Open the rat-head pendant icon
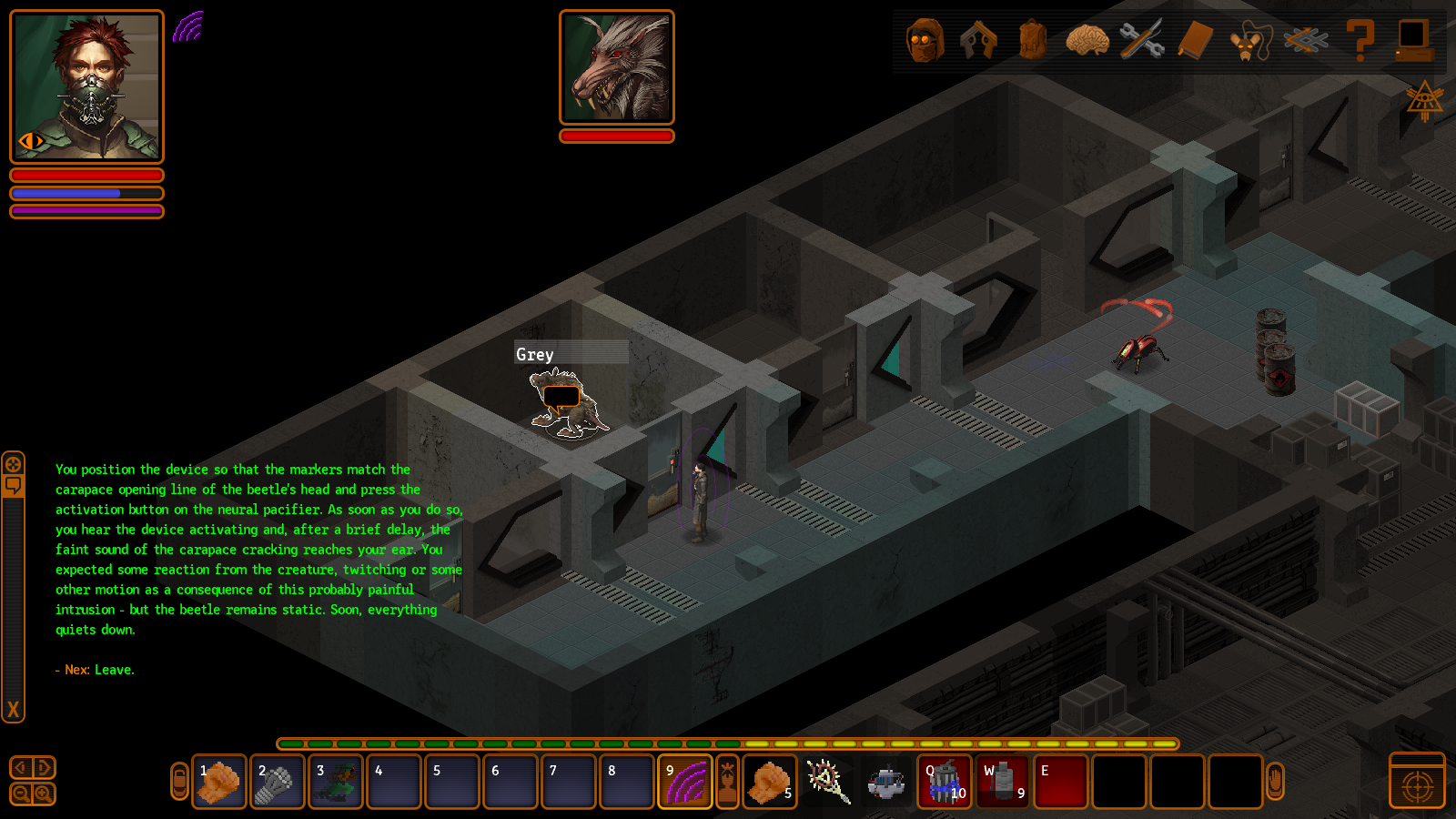1456x819 pixels. coord(1250,42)
